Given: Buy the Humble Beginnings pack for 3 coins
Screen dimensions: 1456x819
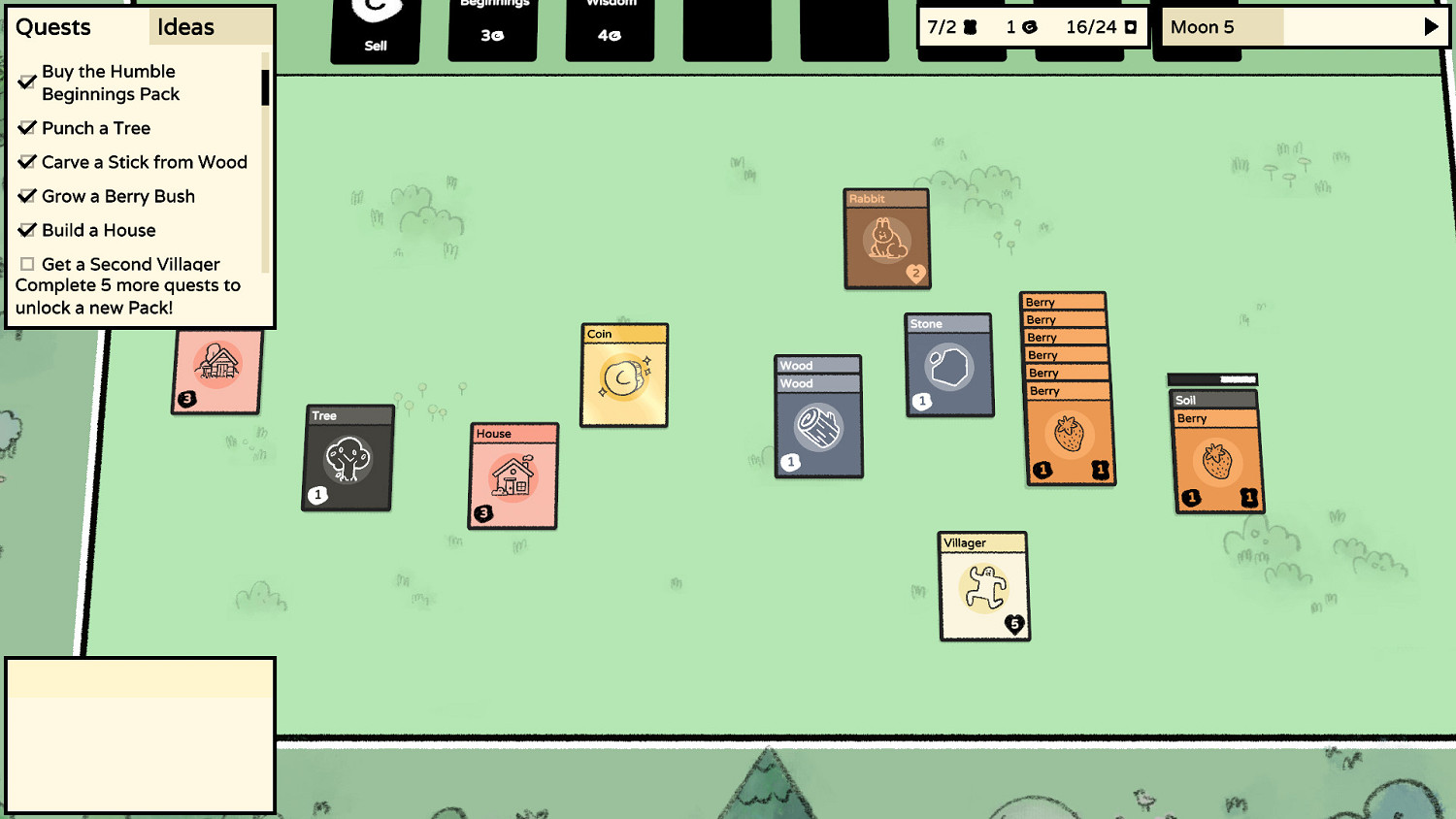Looking at the screenshot, I should pyautogui.click(x=491, y=29).
